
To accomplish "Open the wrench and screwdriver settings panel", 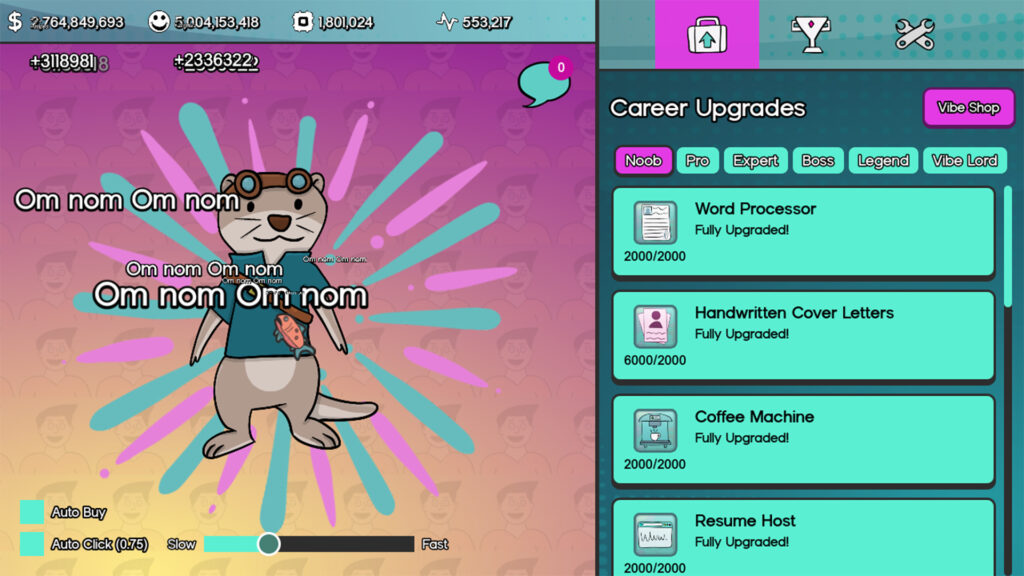I will click(914, 35).
